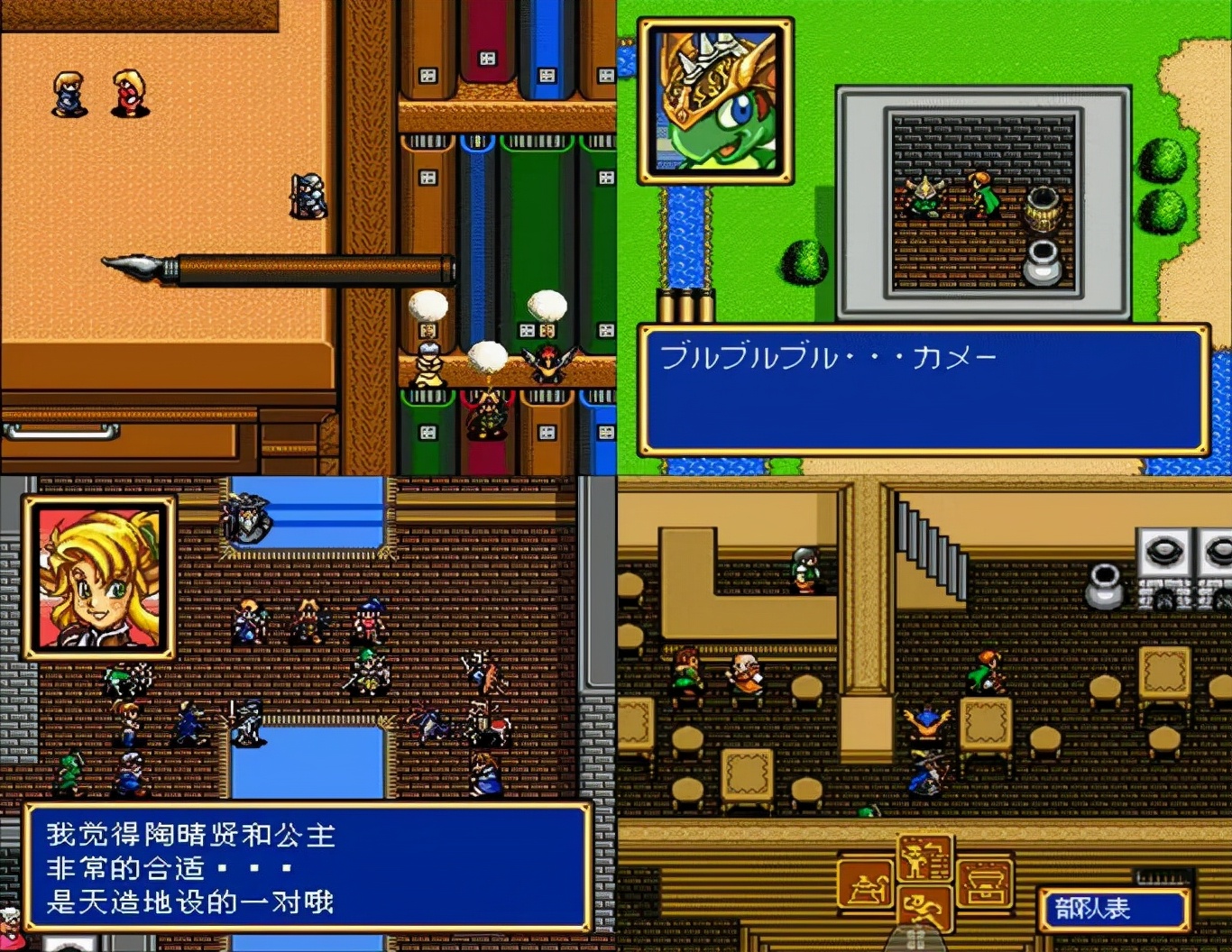Screen dimensions: 1232x952
Task: Open the treasure chest menu icon
Action: click(985, 884)
